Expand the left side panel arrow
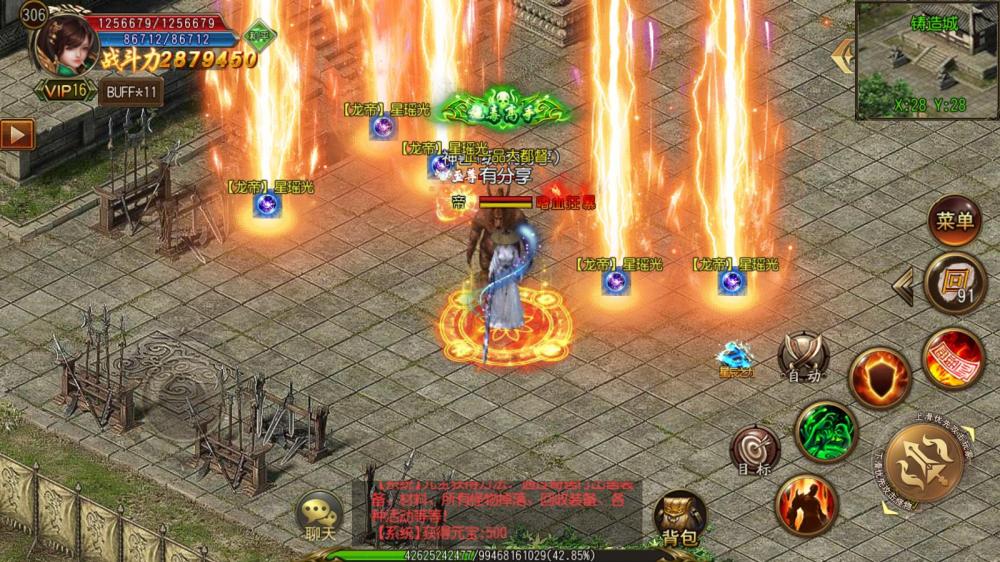The image size is (1000, 562). 17,132
